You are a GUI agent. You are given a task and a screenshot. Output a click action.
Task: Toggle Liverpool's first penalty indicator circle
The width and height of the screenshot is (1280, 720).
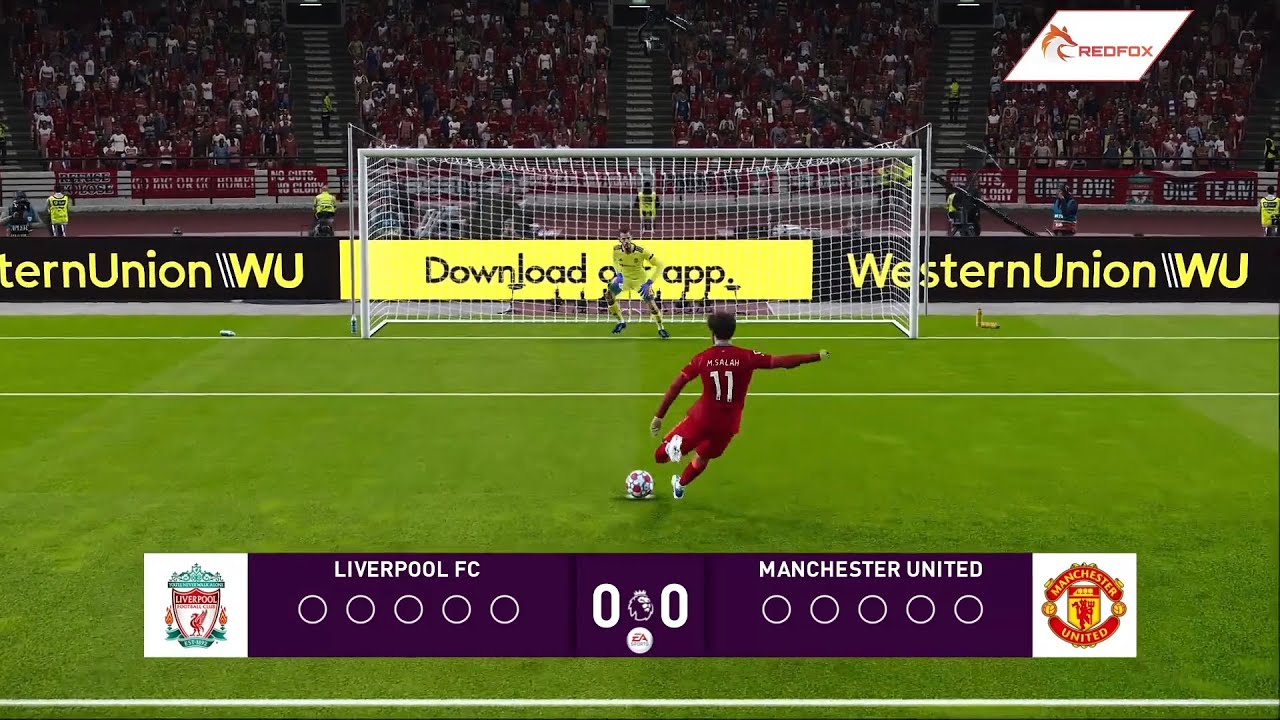point(315,607)
